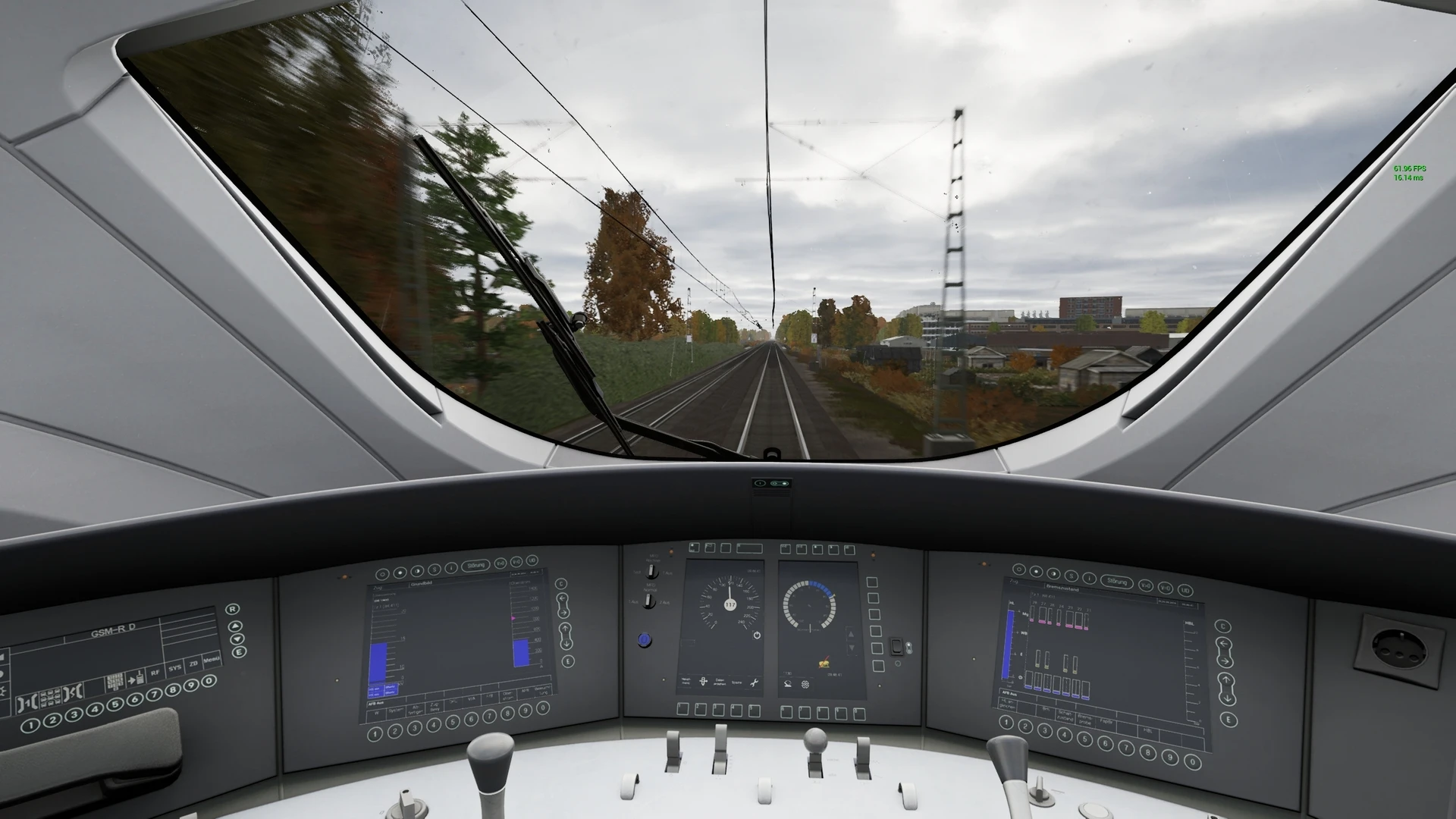This screenshot has height=819, width=1456.
Task: Click the Störung button above the Grundbild display
Action: click(476, 565)
